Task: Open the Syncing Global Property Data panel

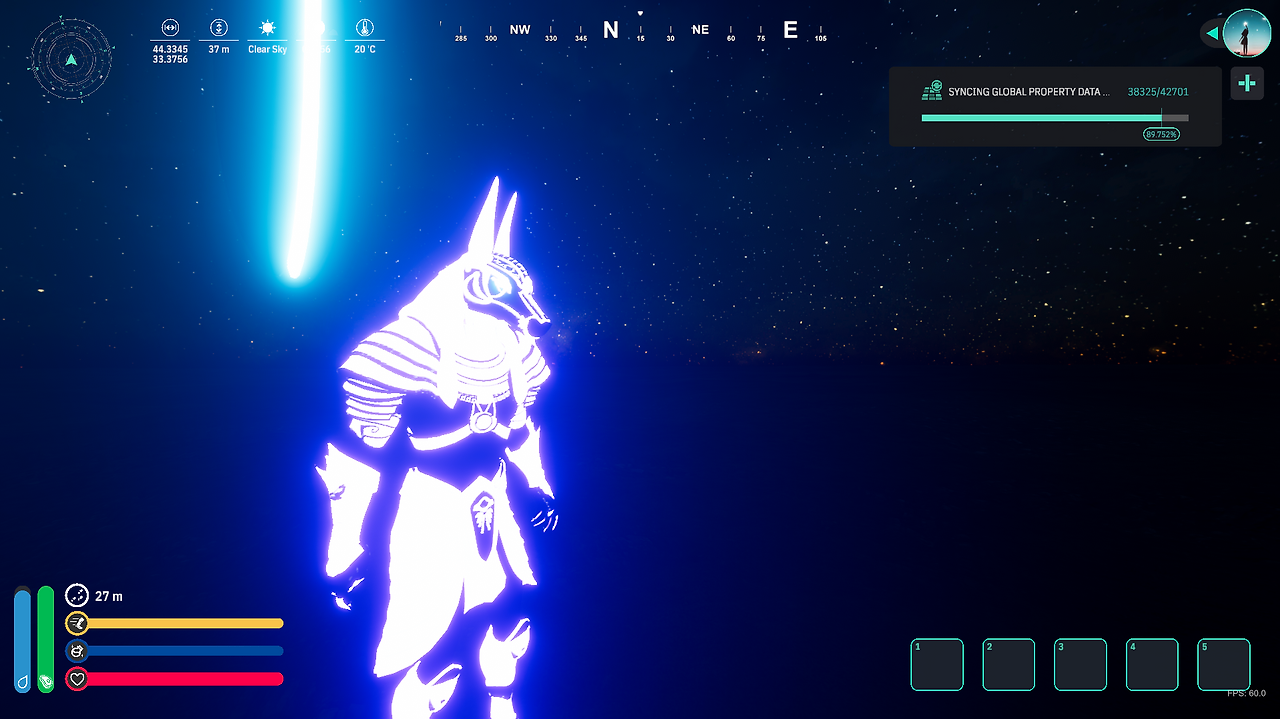Action: coord(1055,107)
